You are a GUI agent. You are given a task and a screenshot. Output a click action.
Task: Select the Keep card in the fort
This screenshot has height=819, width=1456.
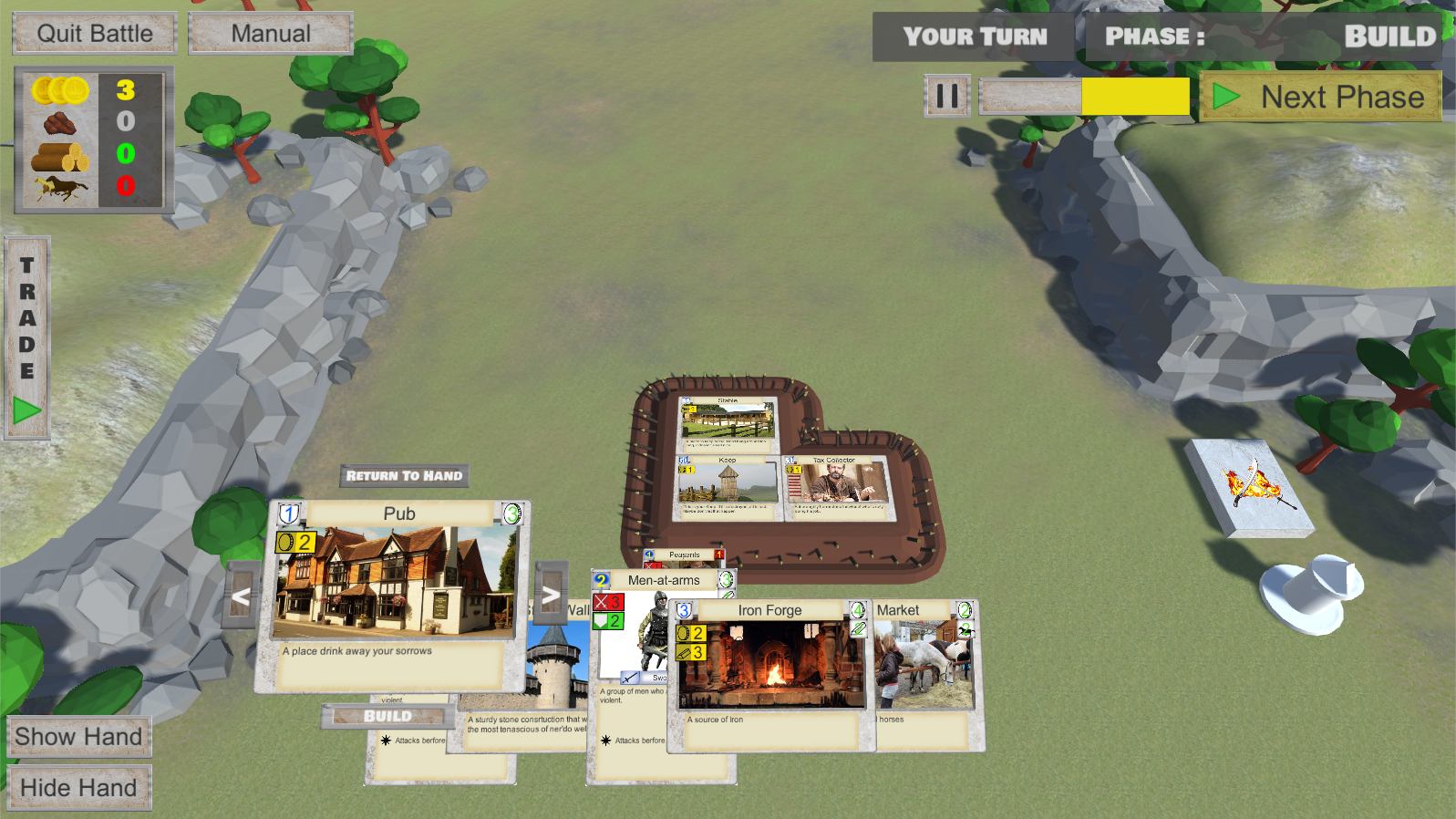(727, 487)
